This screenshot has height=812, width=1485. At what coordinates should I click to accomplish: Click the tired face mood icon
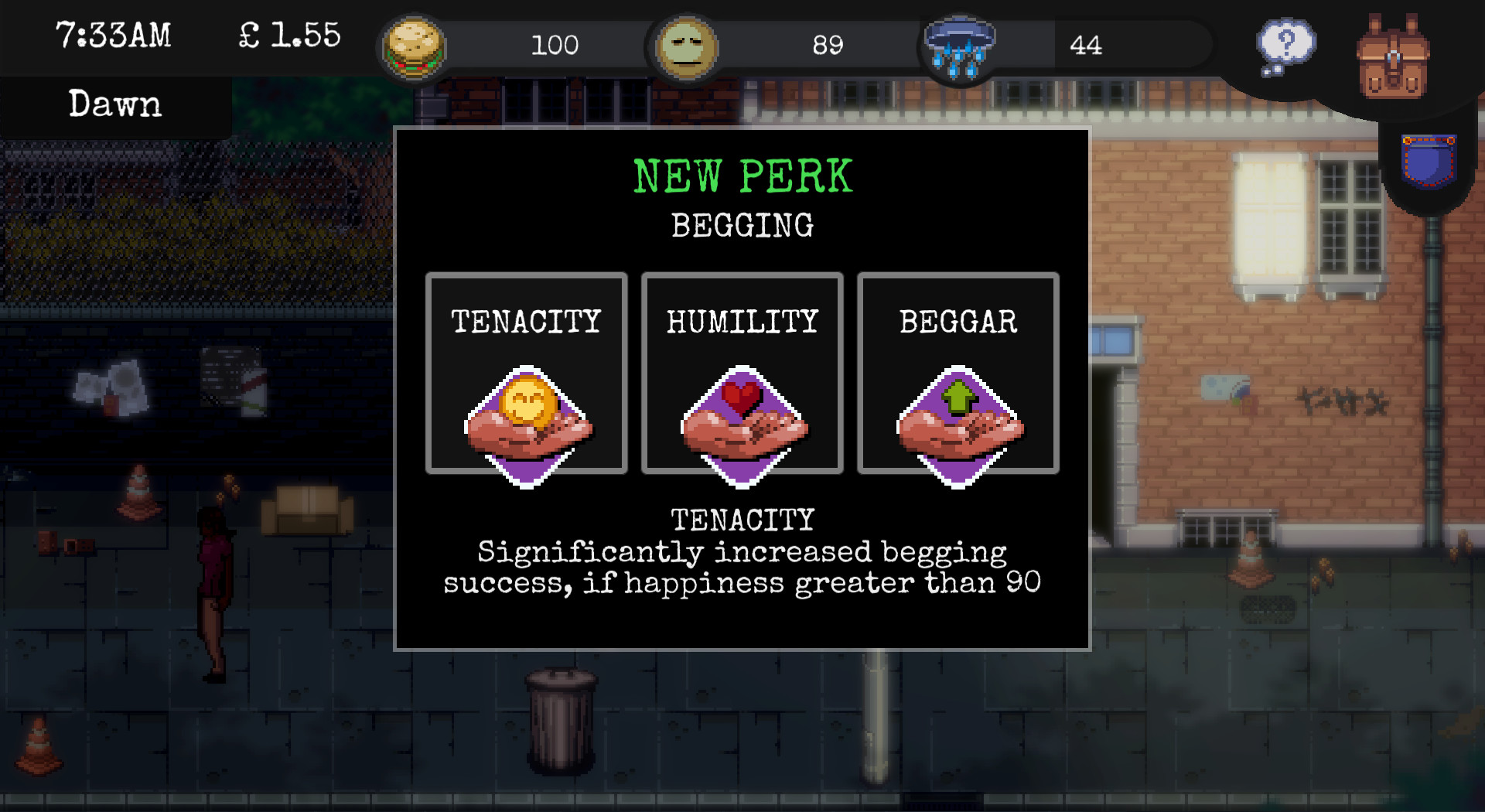(687, 46)
